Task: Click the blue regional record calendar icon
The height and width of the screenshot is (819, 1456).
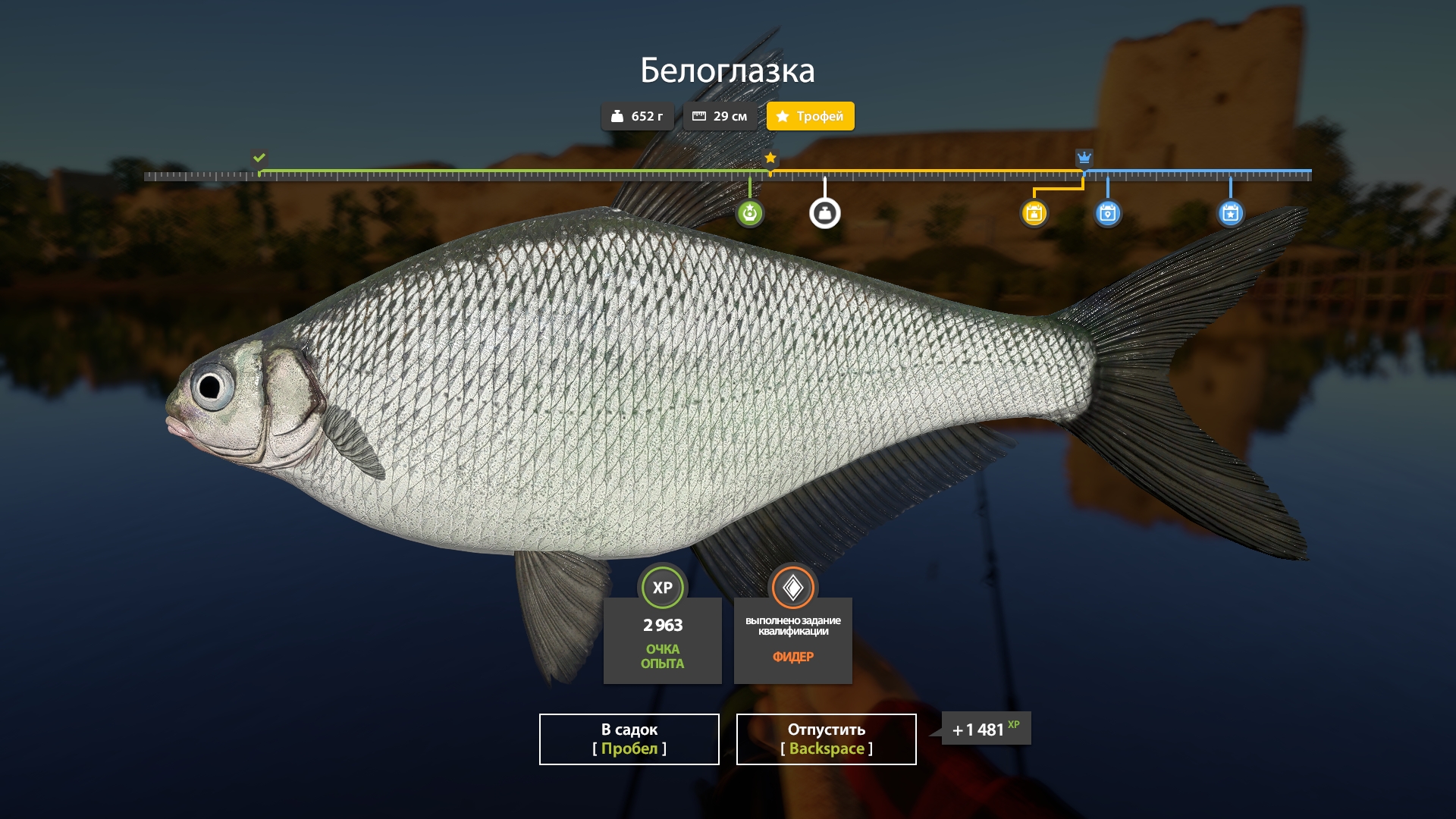Action: [x=1108, y=213]
